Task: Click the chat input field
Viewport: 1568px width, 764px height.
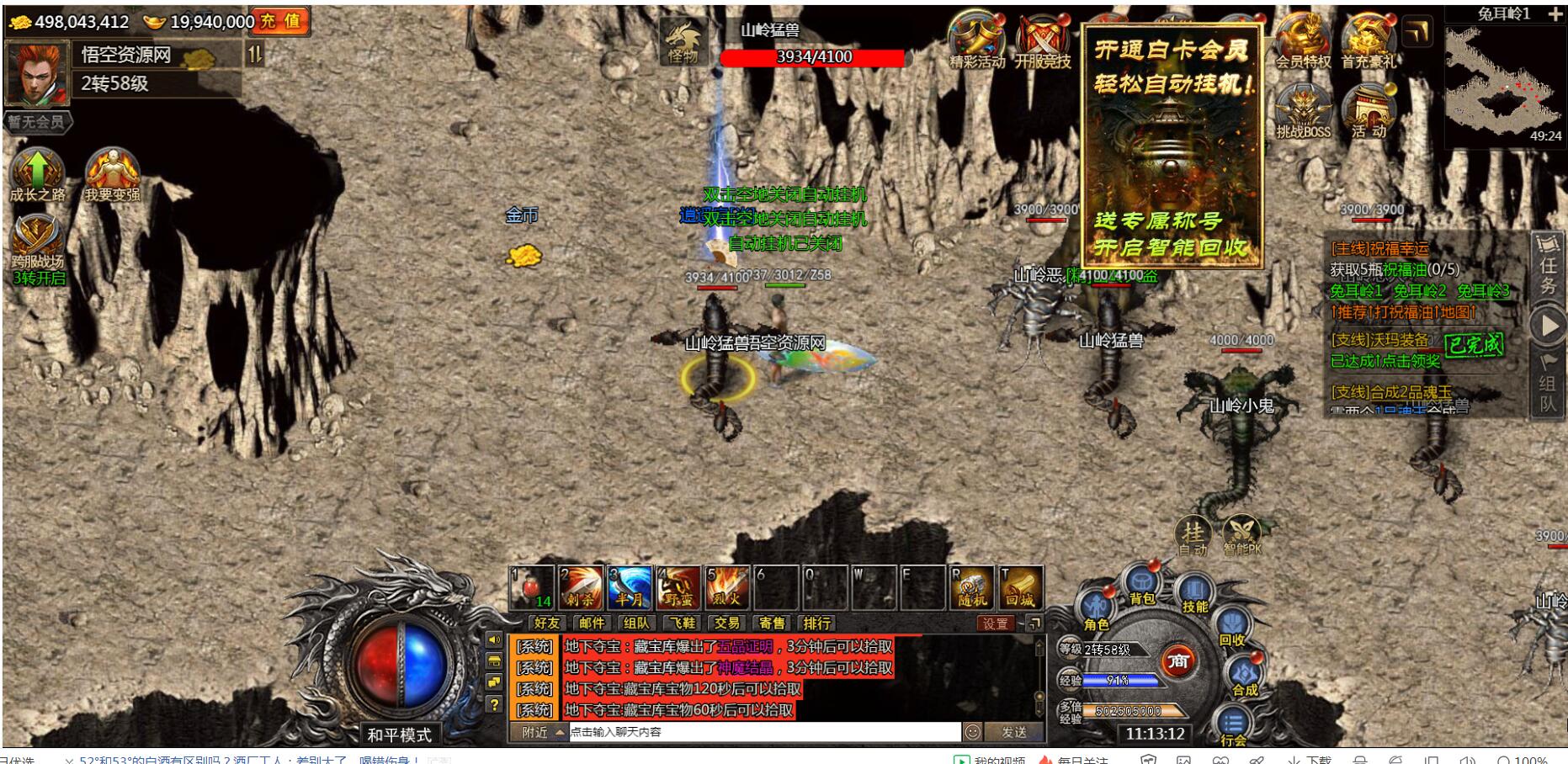Action: [x=764, y=732]
